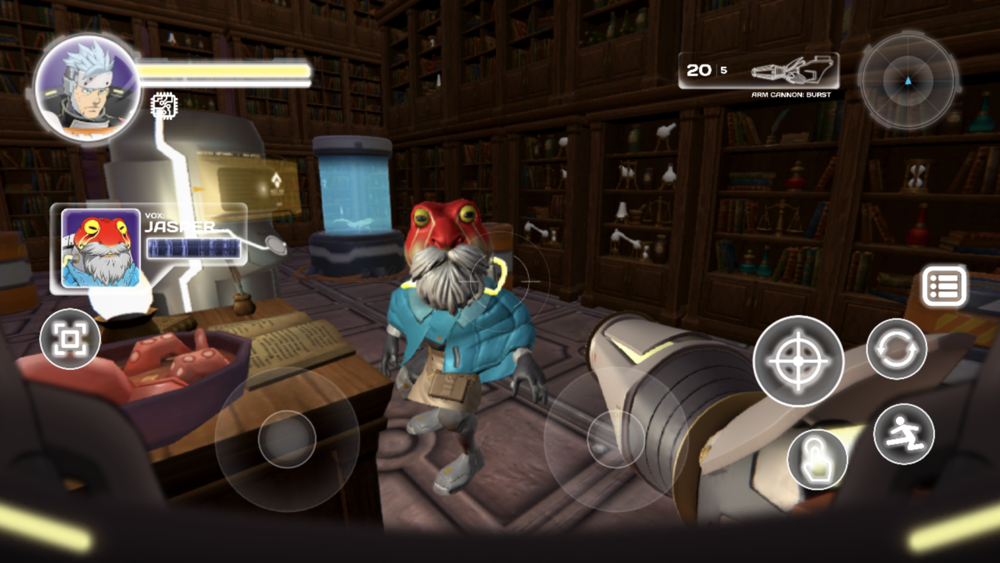Trigger the running figure dash button
1000x563 pixels.
point(904,433)
